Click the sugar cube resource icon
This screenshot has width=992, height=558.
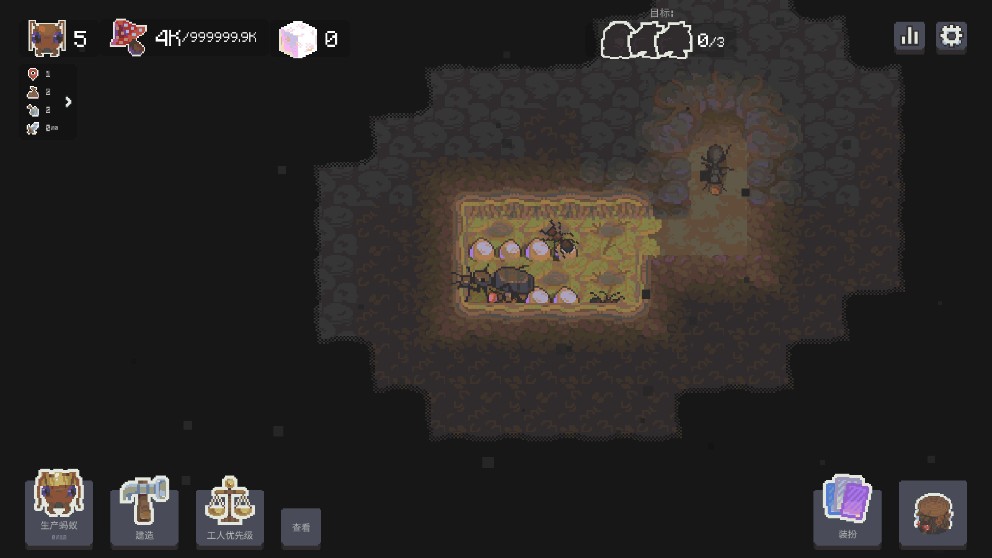click(297, 39)
